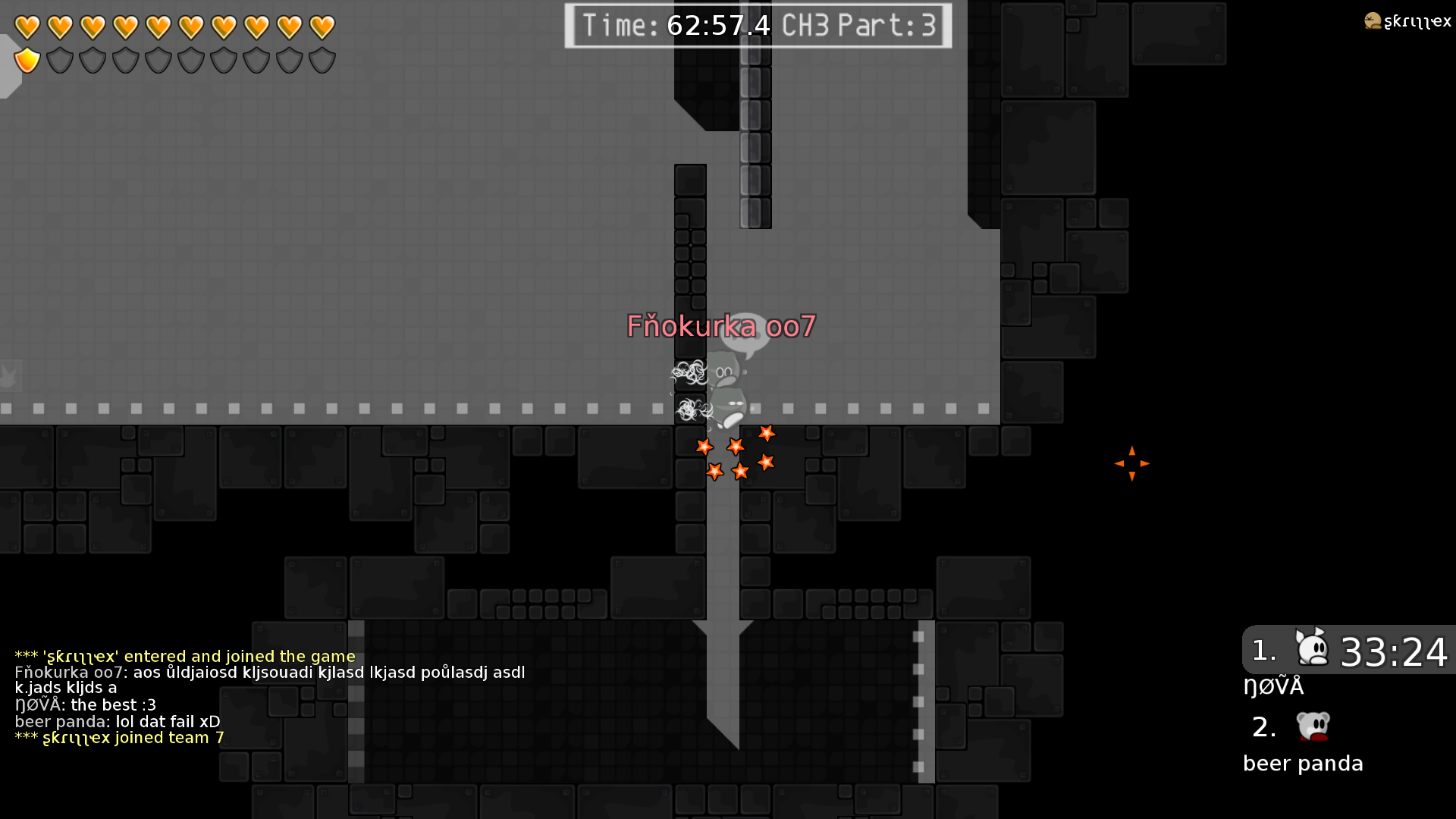Click the first golden heart icon

tap(26, 26)
